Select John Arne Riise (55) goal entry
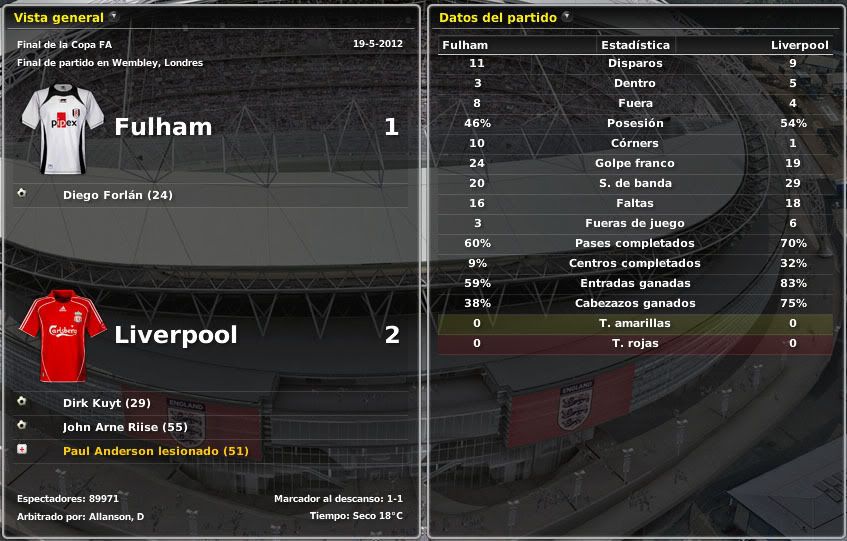This screenshot has height=541, width=847. point(125,427)
